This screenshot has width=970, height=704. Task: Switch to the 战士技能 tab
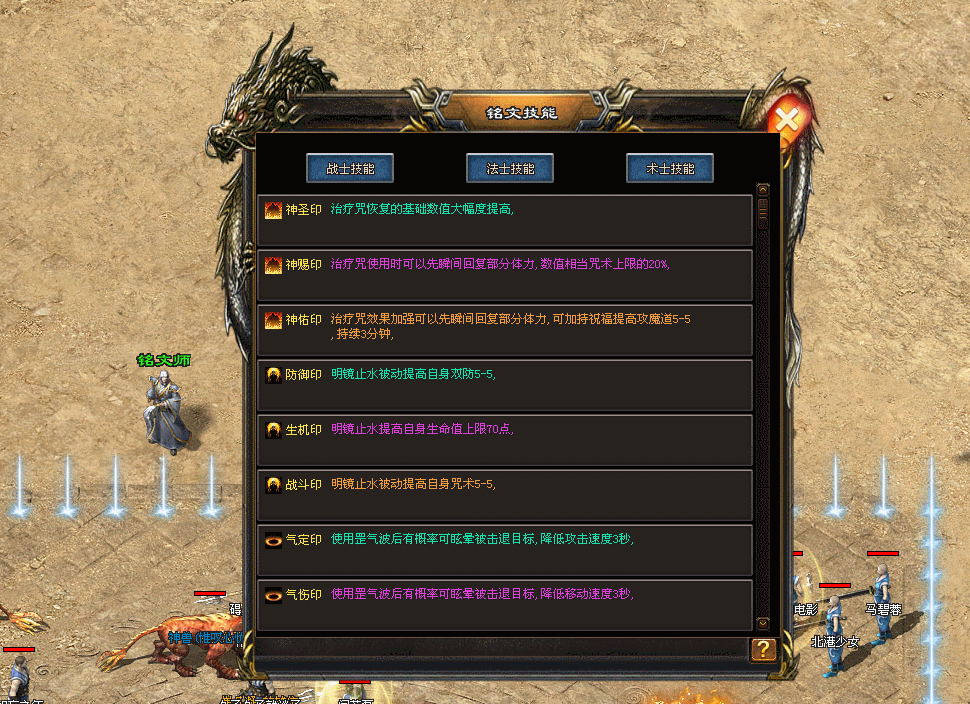tap(350, 168)
